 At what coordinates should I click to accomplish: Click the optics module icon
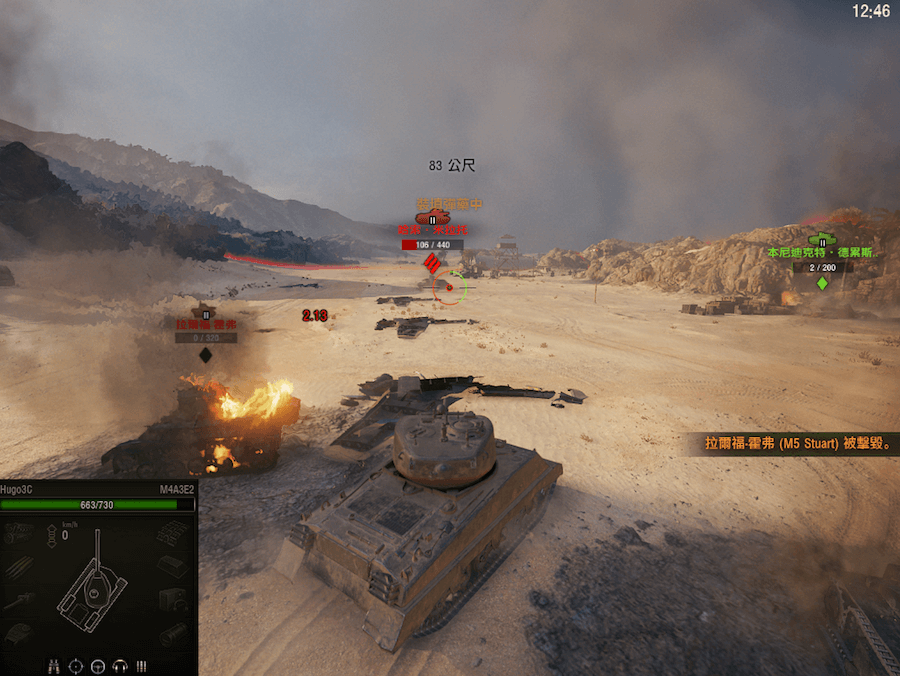tap(173, 634)
